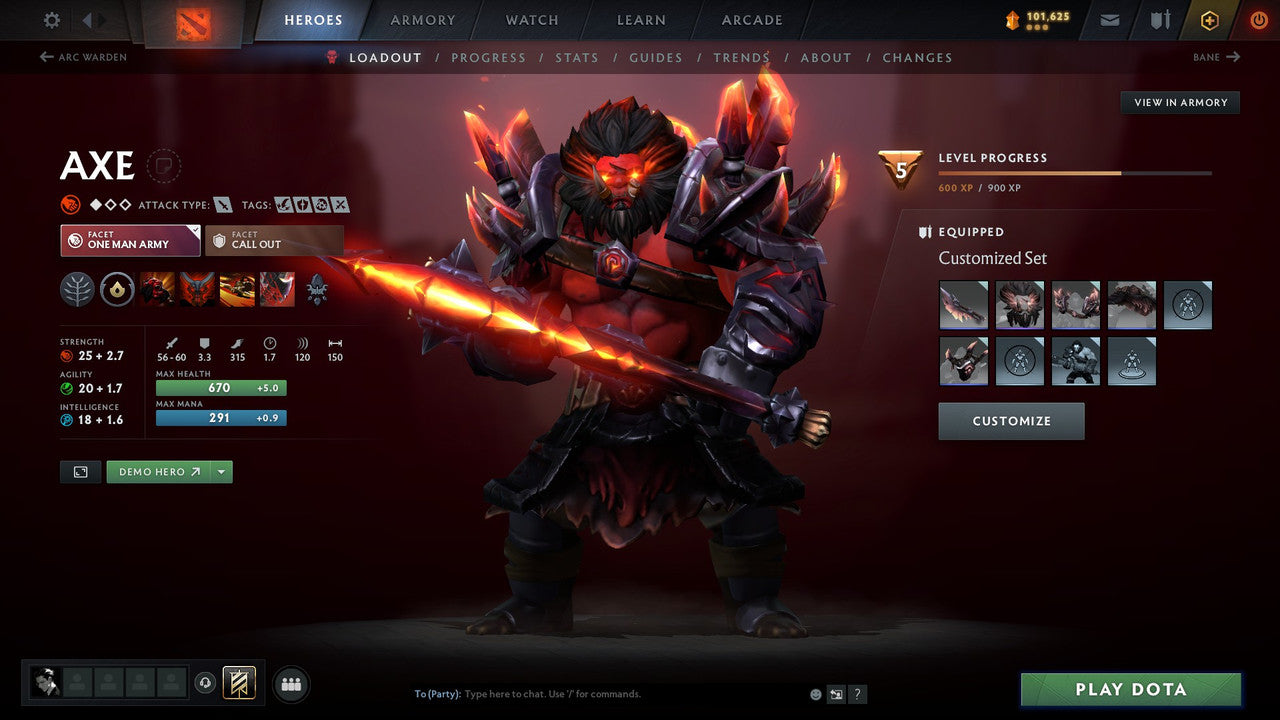The height and width of the screenshot is (720, 1280).
Task: Switch to the Armory tab
Action: pos(422,19)
